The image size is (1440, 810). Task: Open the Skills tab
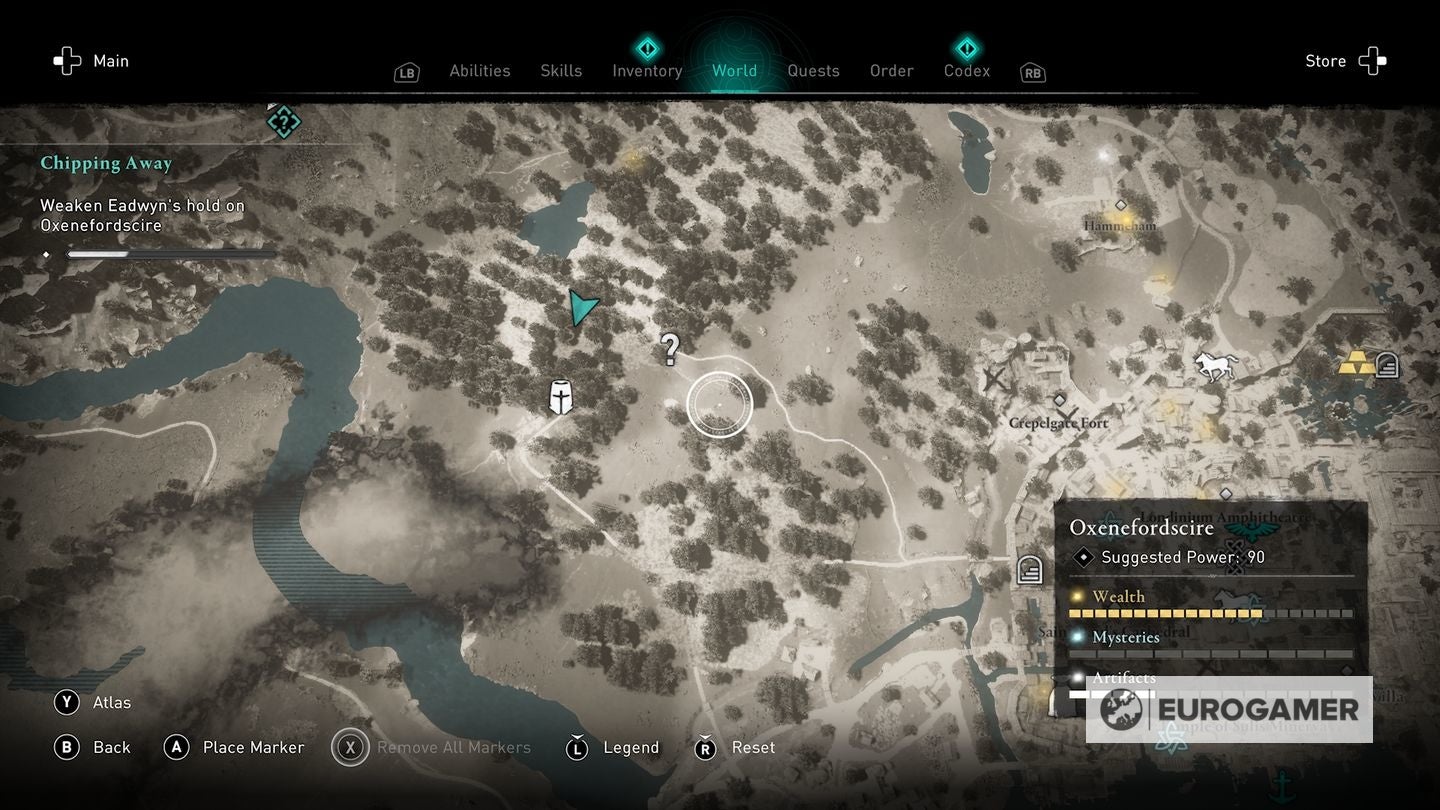(561, 70)
